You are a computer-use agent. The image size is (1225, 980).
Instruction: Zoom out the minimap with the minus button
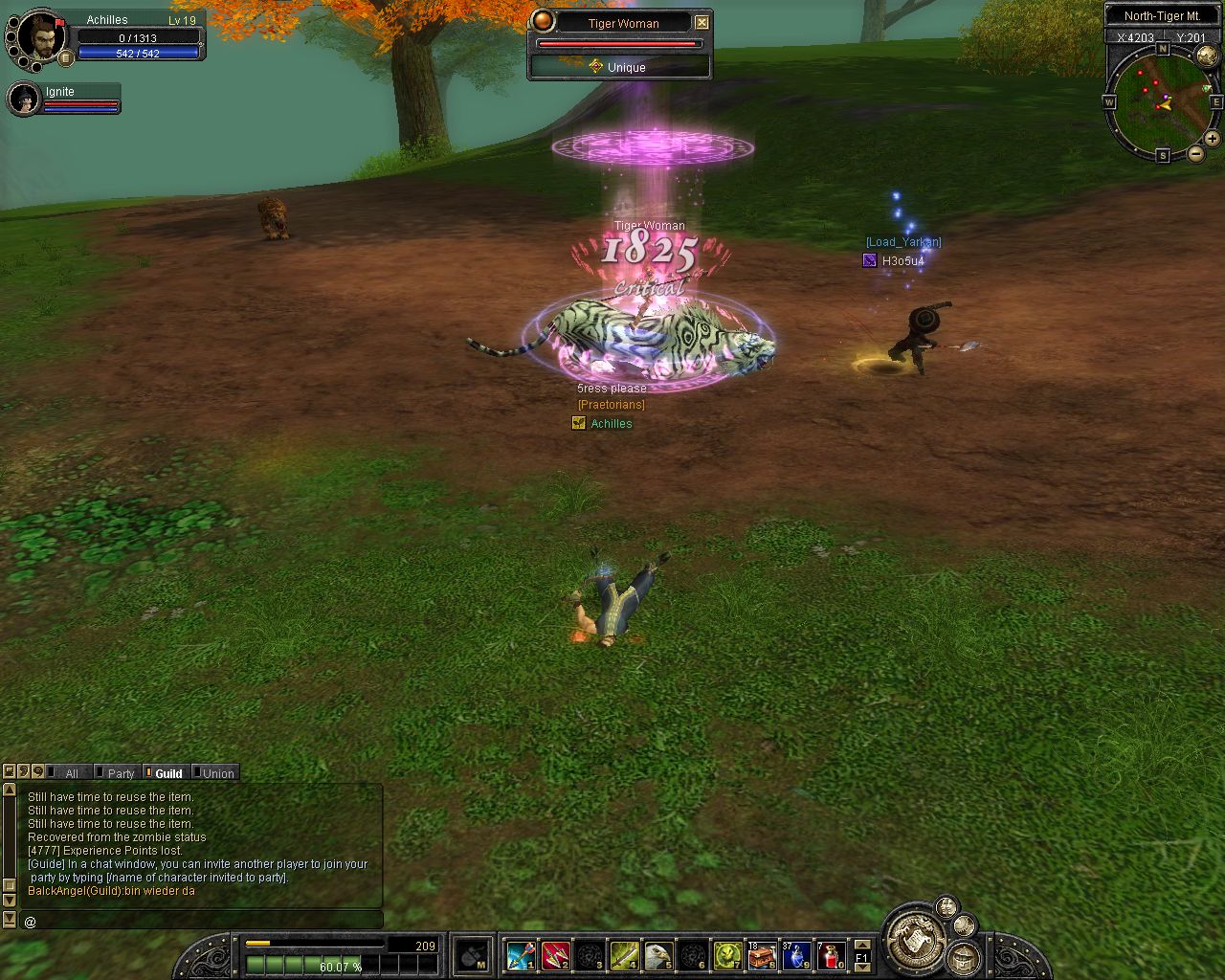pos(1196,154)
